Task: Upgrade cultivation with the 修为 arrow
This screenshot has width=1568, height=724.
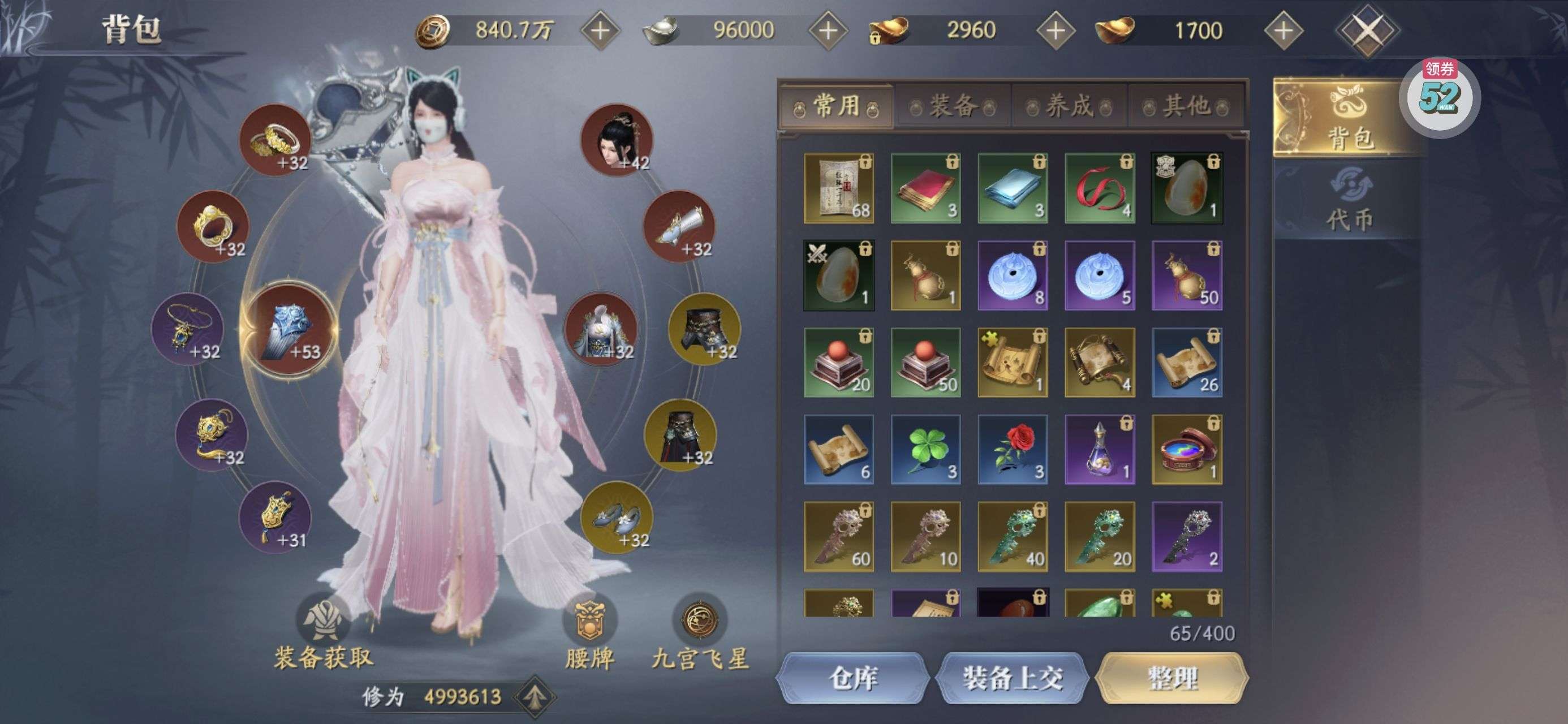Action: (534, 696)
